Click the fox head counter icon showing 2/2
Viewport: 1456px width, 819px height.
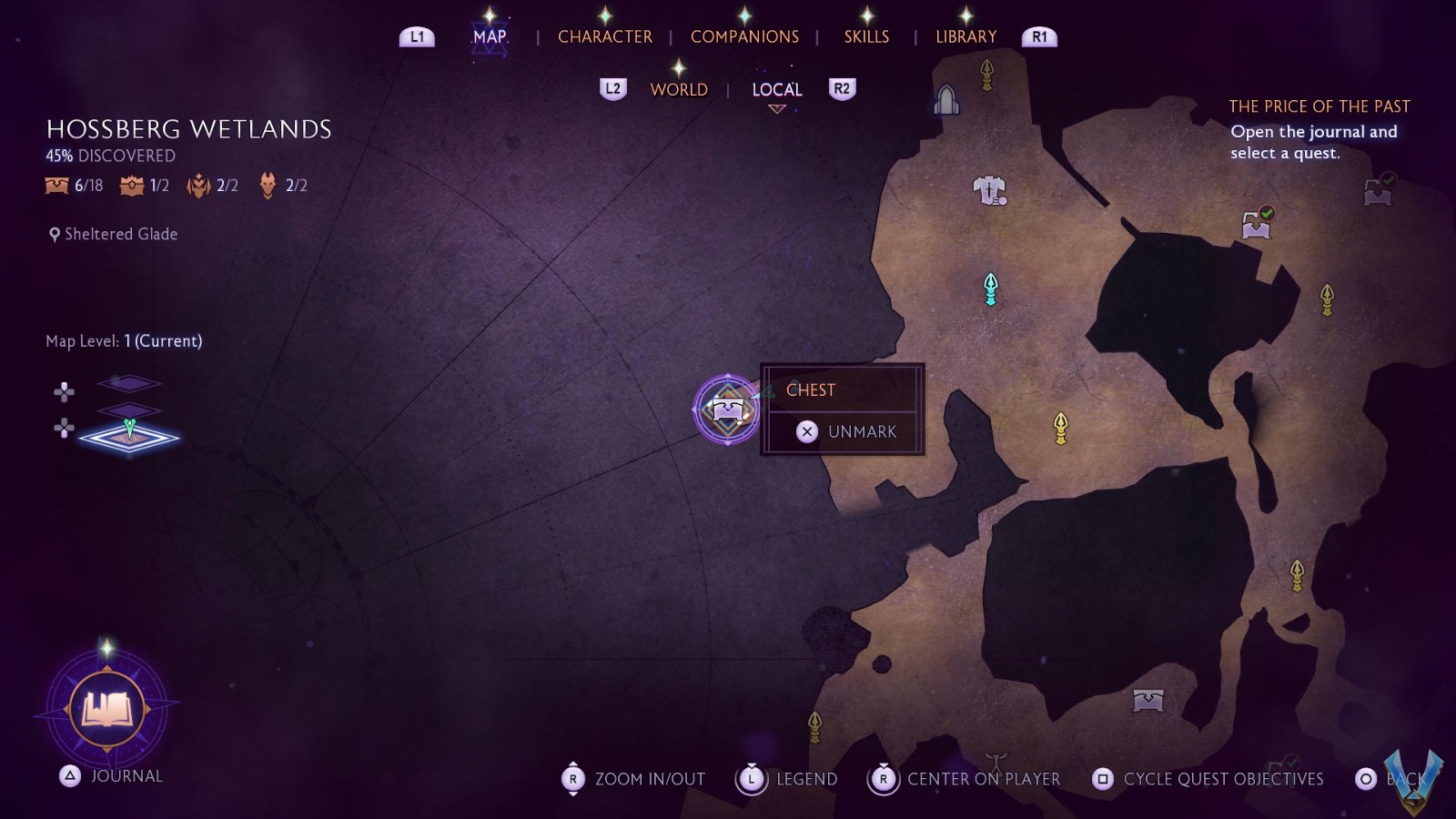[x=266, y=185]
